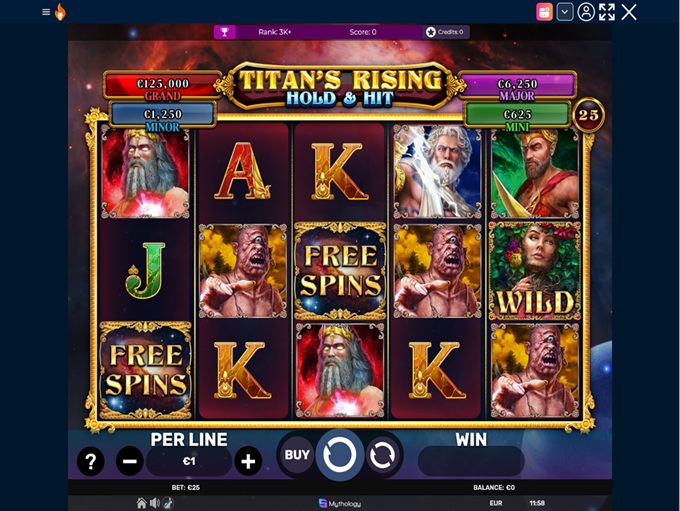Open the user account profile
Screen dimensions: 680x511
tap(586, 12)
